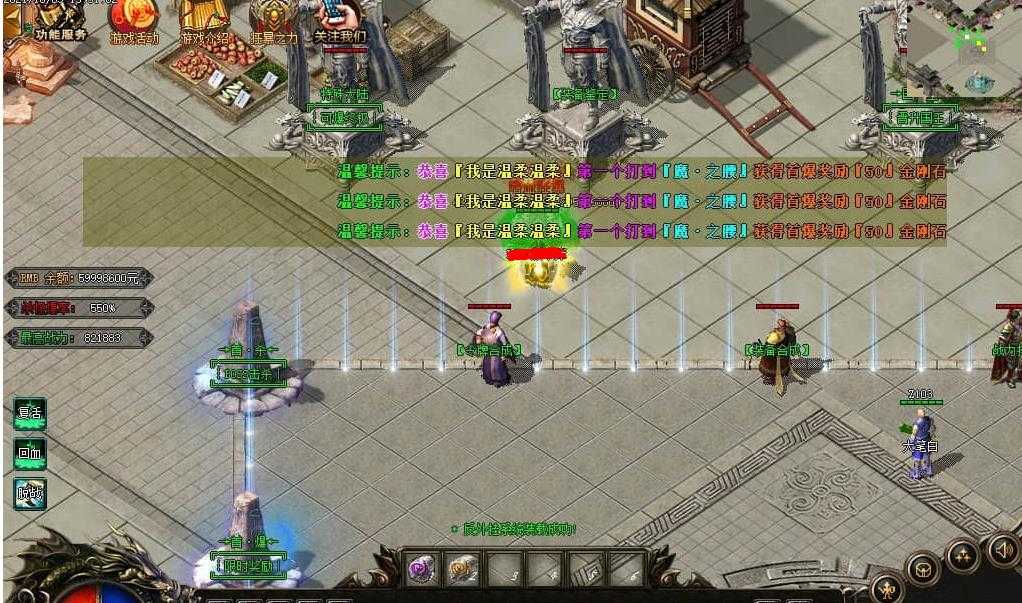Image resolution: width=1022 pixels, height=603 pixels.
Task: Click the 复活 revive button
Action: tap(30, 414)
